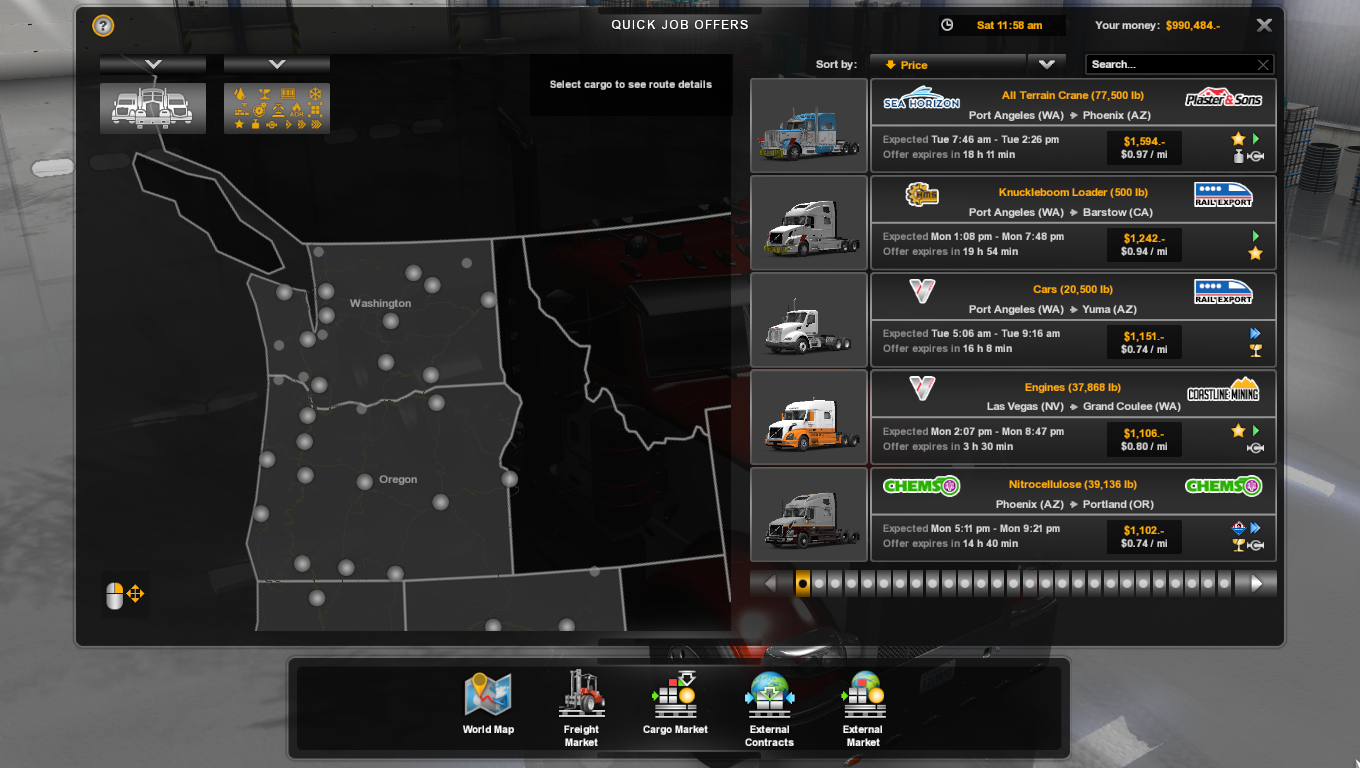This screenshot has width=1360, height=768.
Task: Click the highlighted first pagination dot
Action: (x=802, y=582)
